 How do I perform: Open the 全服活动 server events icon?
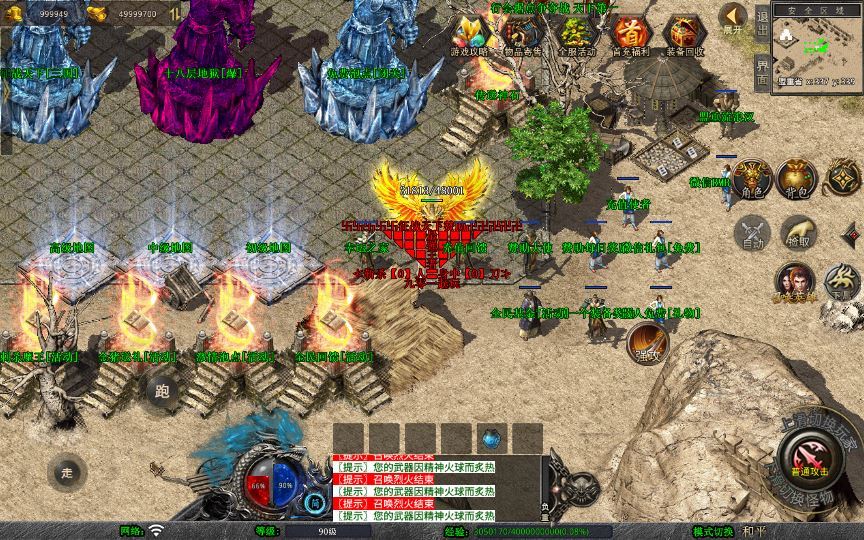coord(576,33)
